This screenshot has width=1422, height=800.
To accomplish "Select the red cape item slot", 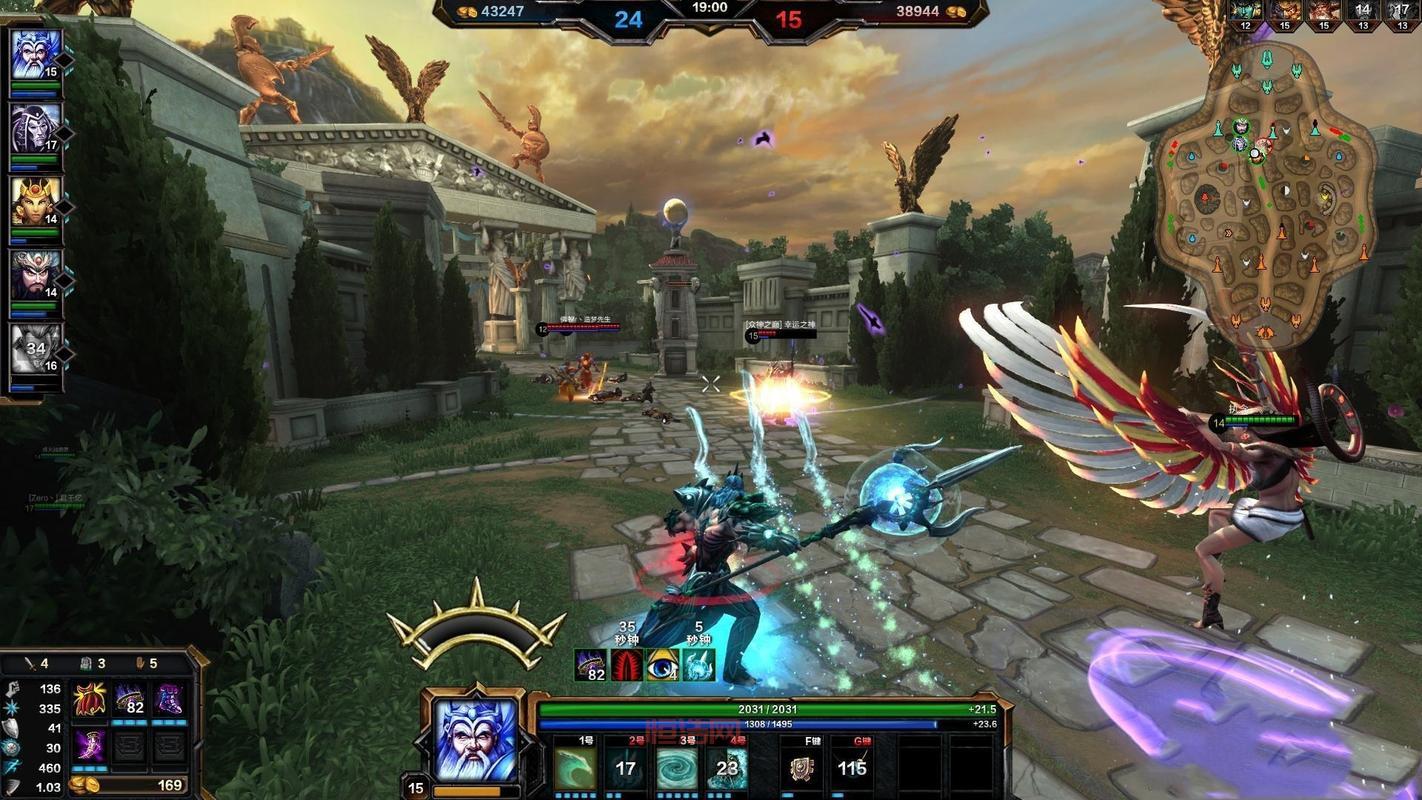I will click(x=90, y=699).
